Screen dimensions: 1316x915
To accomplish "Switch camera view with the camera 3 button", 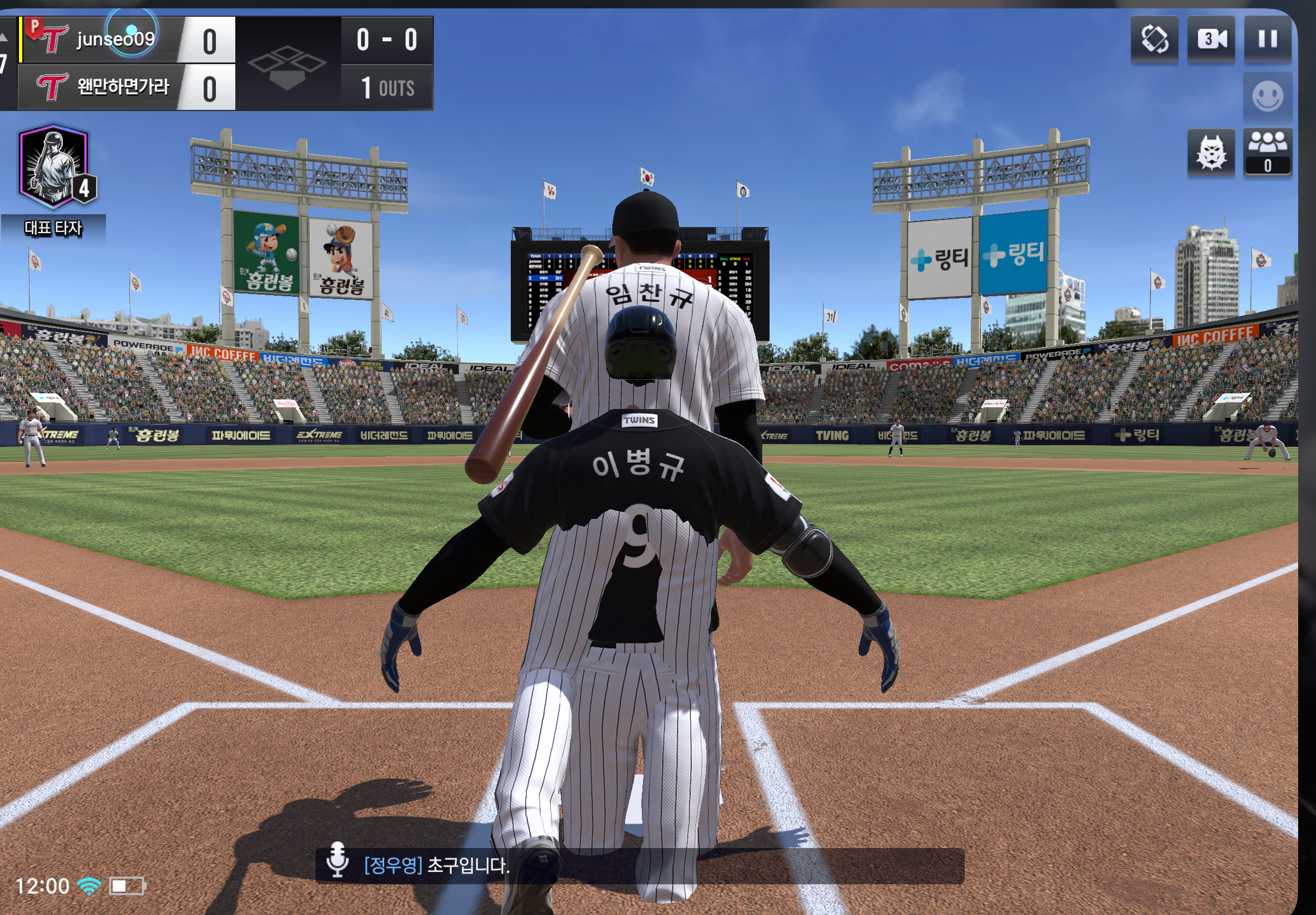I will [x=1211, y=39].
